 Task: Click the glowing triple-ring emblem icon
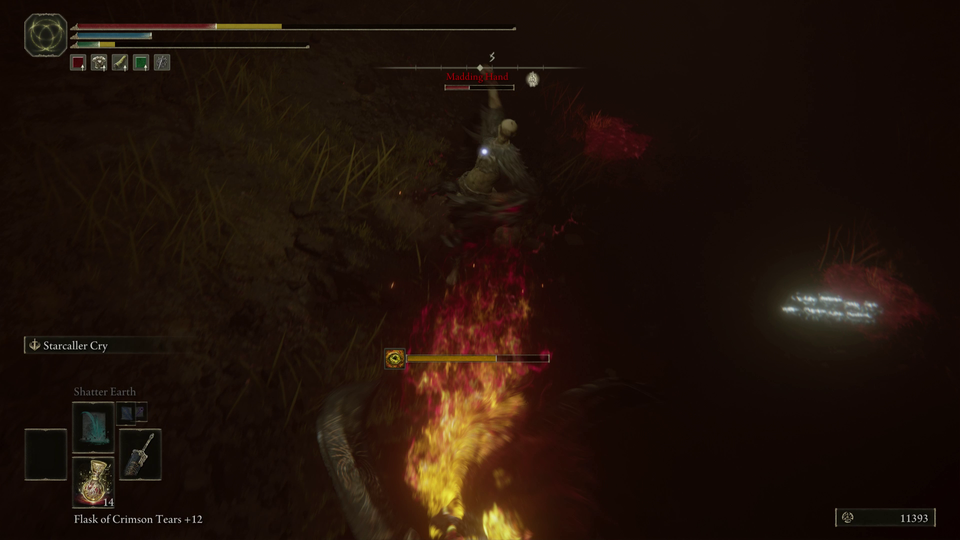click(45, 35)
